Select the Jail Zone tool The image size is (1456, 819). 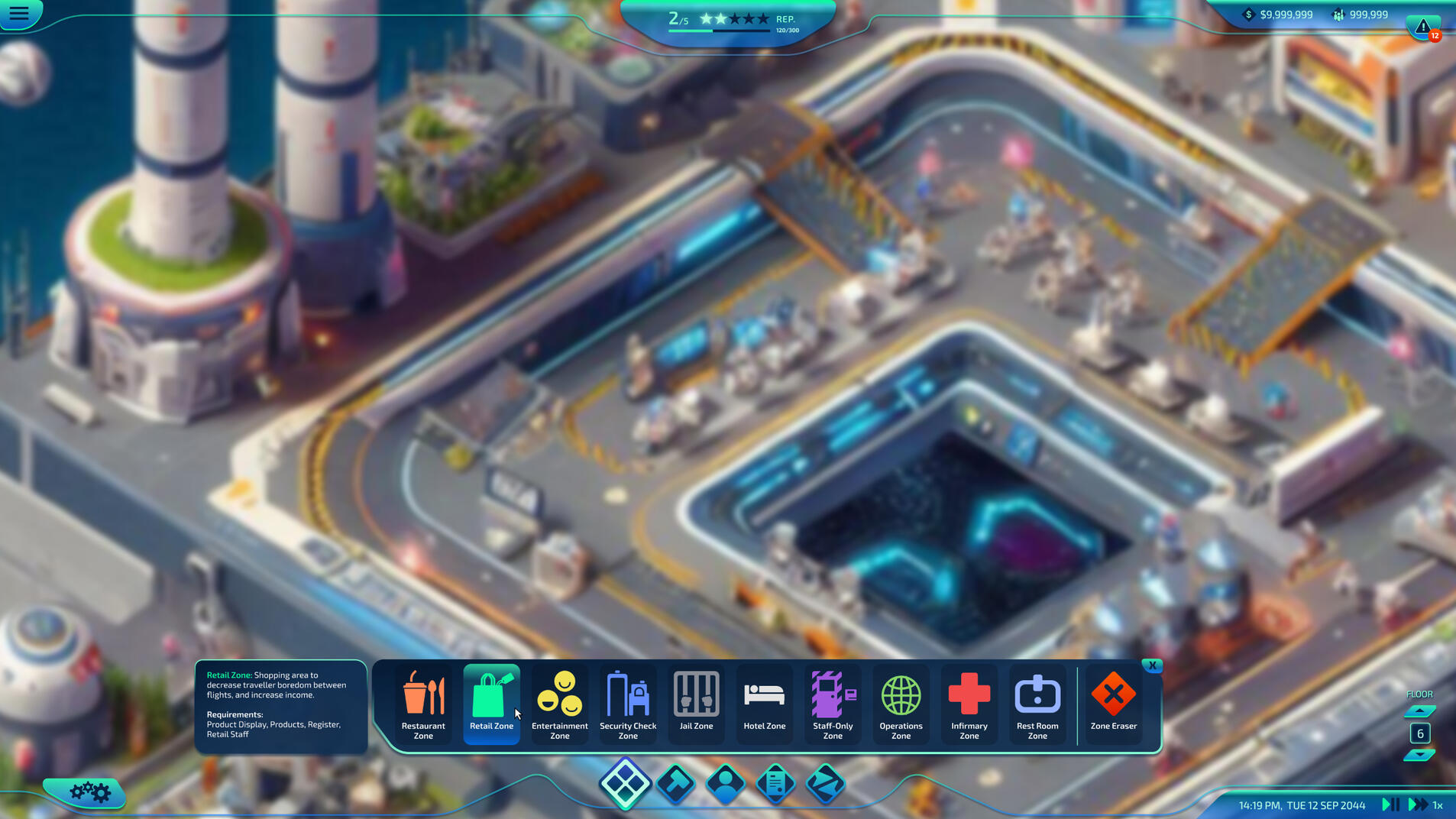[x=696, y=703]
